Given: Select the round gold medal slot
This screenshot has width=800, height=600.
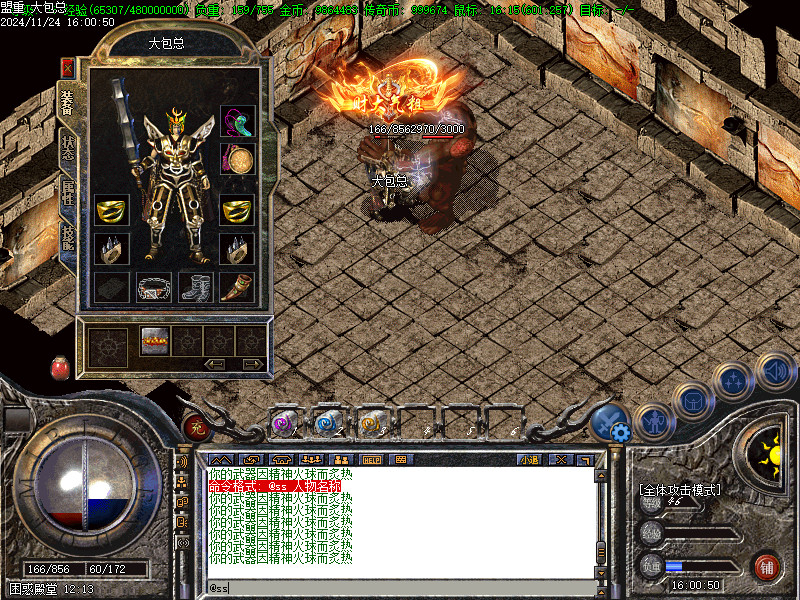Looking at the screenshot, I should tap(237, 160).
